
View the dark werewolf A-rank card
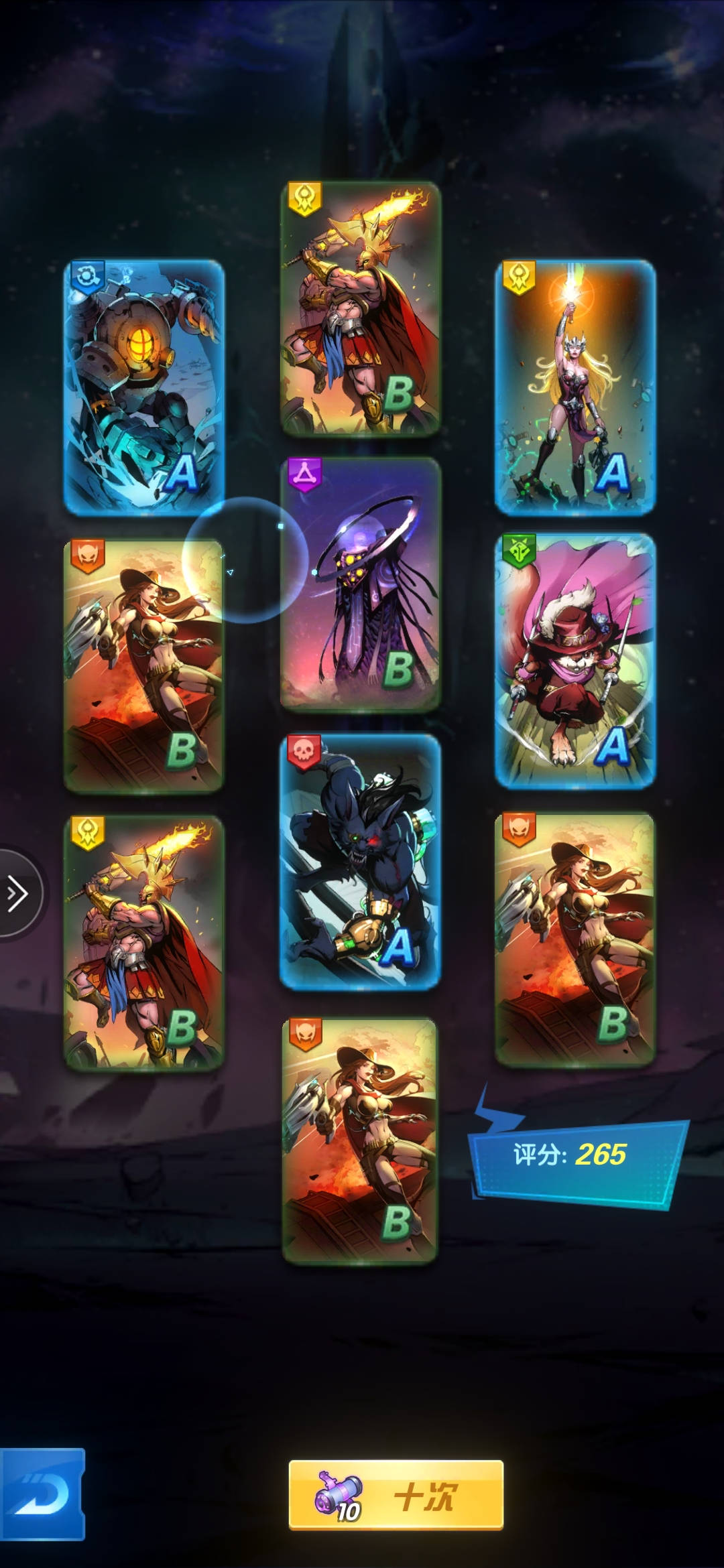(360, 861)
